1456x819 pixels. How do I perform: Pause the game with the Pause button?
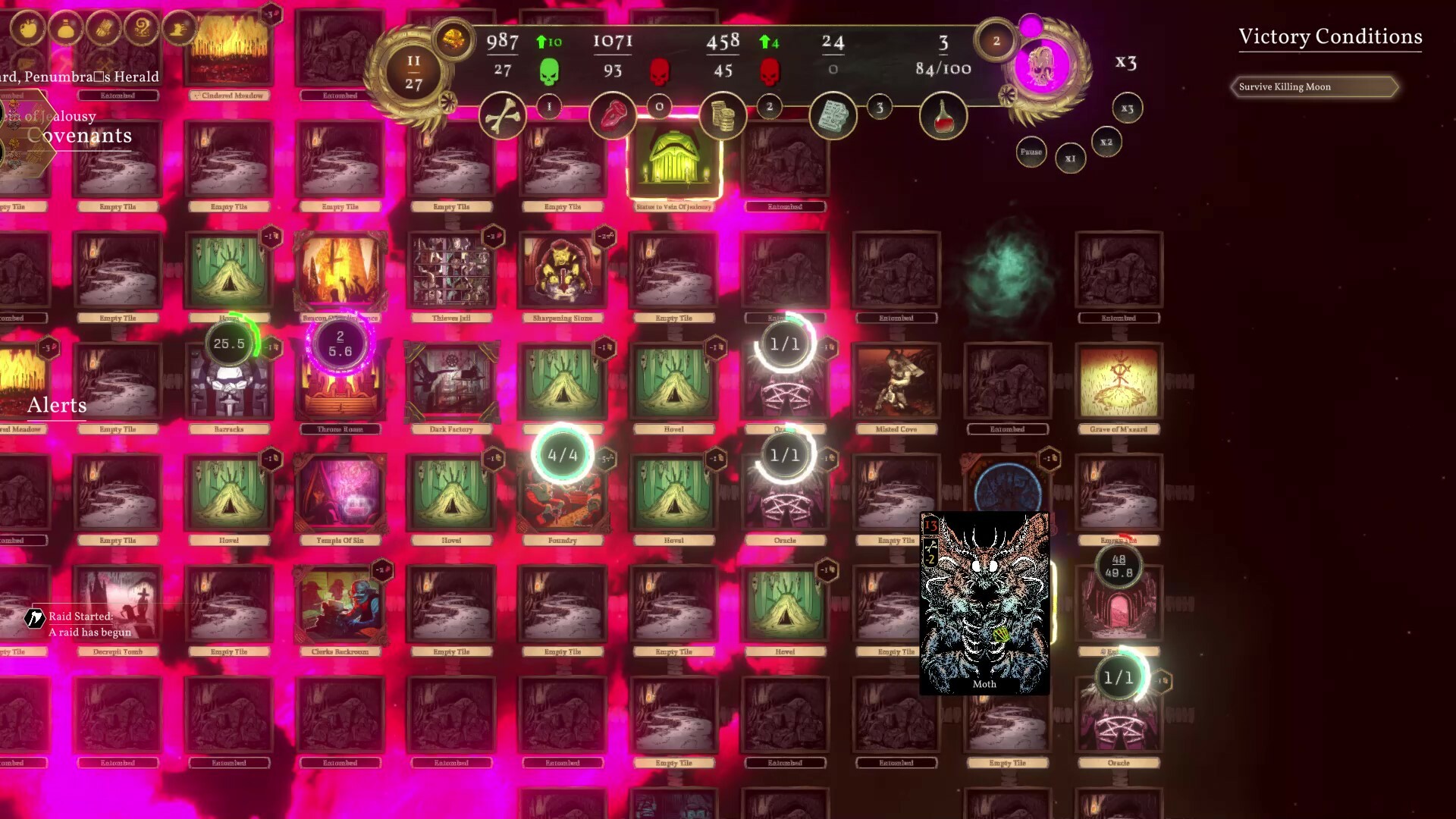click(x=1031, y=152)
